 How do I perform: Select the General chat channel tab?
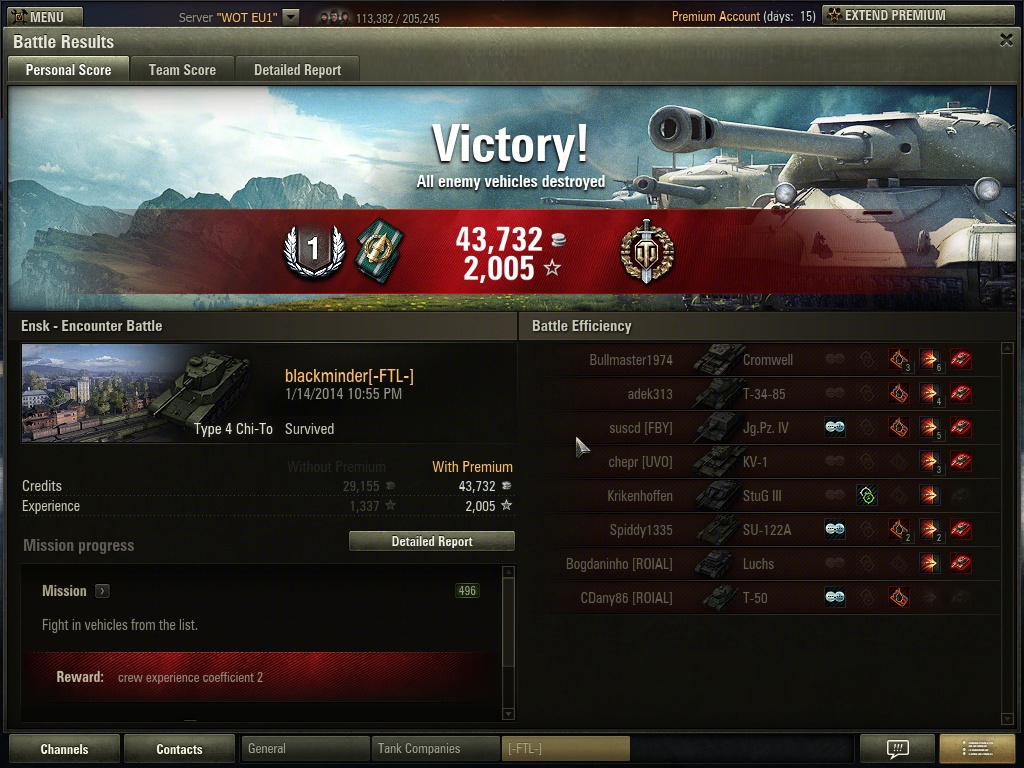coord(305,748)
